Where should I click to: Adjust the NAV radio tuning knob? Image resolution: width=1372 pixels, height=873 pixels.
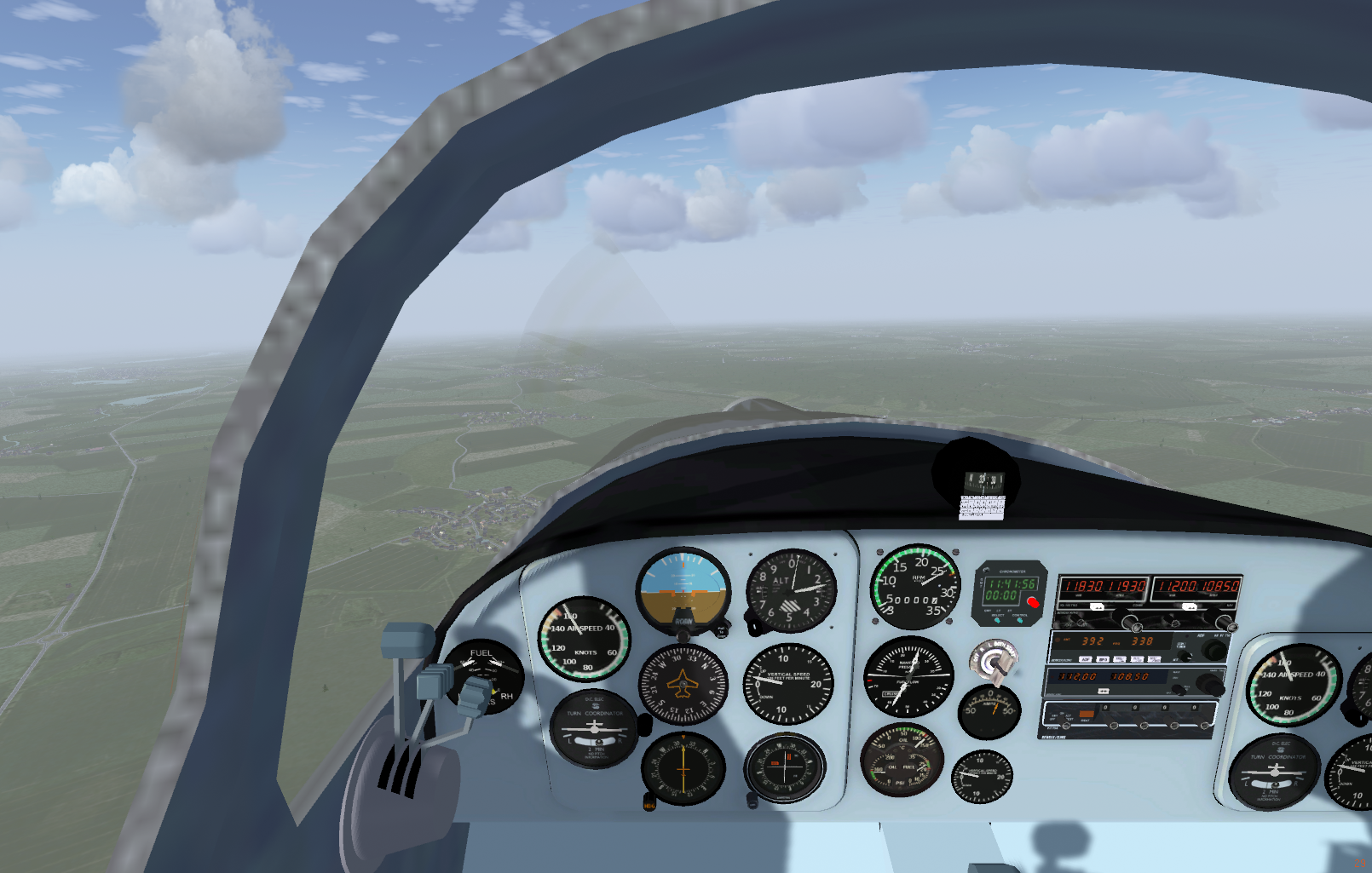pyautogui.click(x=1226, y=624)
